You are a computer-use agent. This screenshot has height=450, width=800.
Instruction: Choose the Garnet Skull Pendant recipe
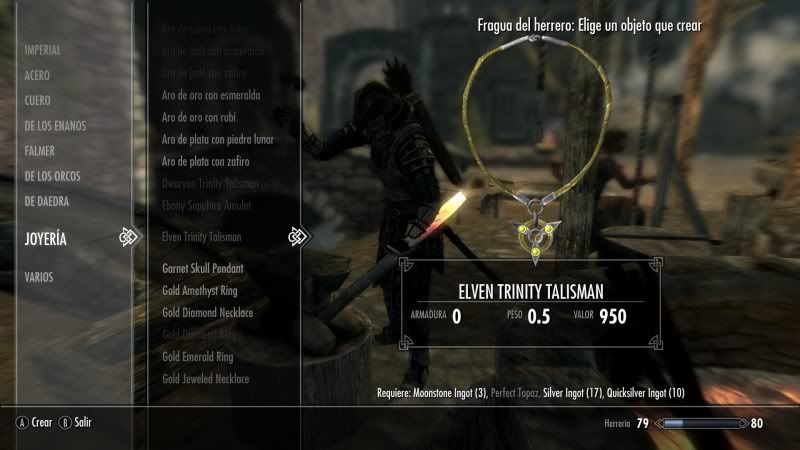pyautogui.click(x=203, y=269)
